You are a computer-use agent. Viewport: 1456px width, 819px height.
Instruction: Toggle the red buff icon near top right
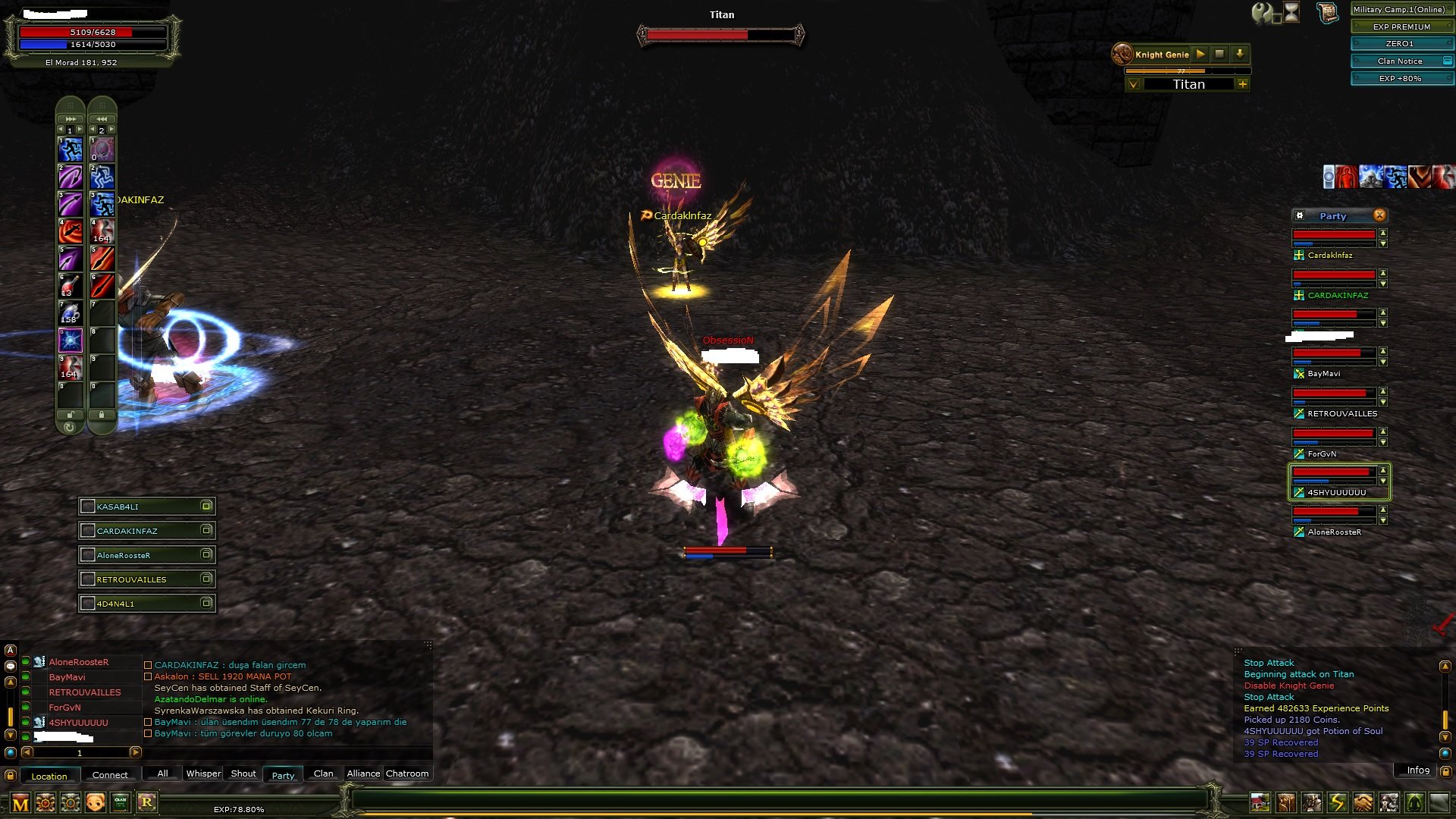point(1347,176)
